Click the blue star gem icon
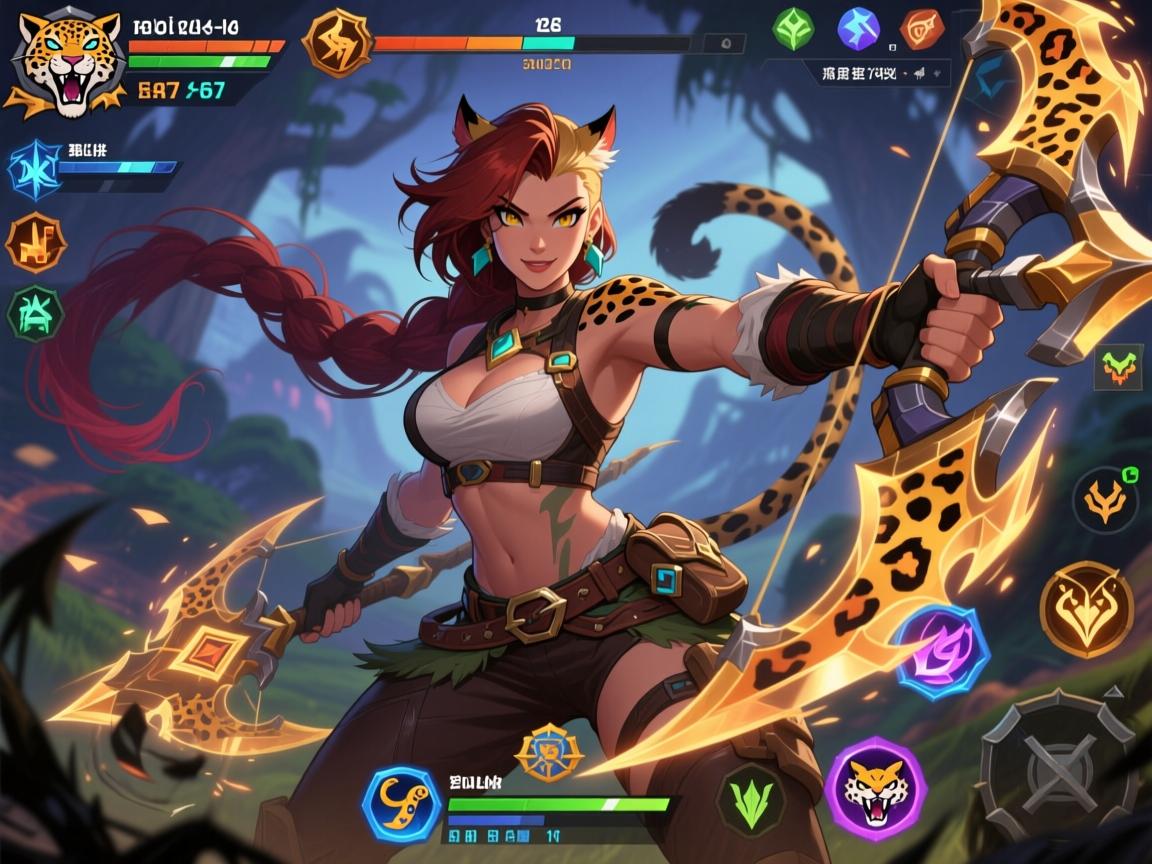This screenshot has height=864, width=1152. click(x=858, y=28)
